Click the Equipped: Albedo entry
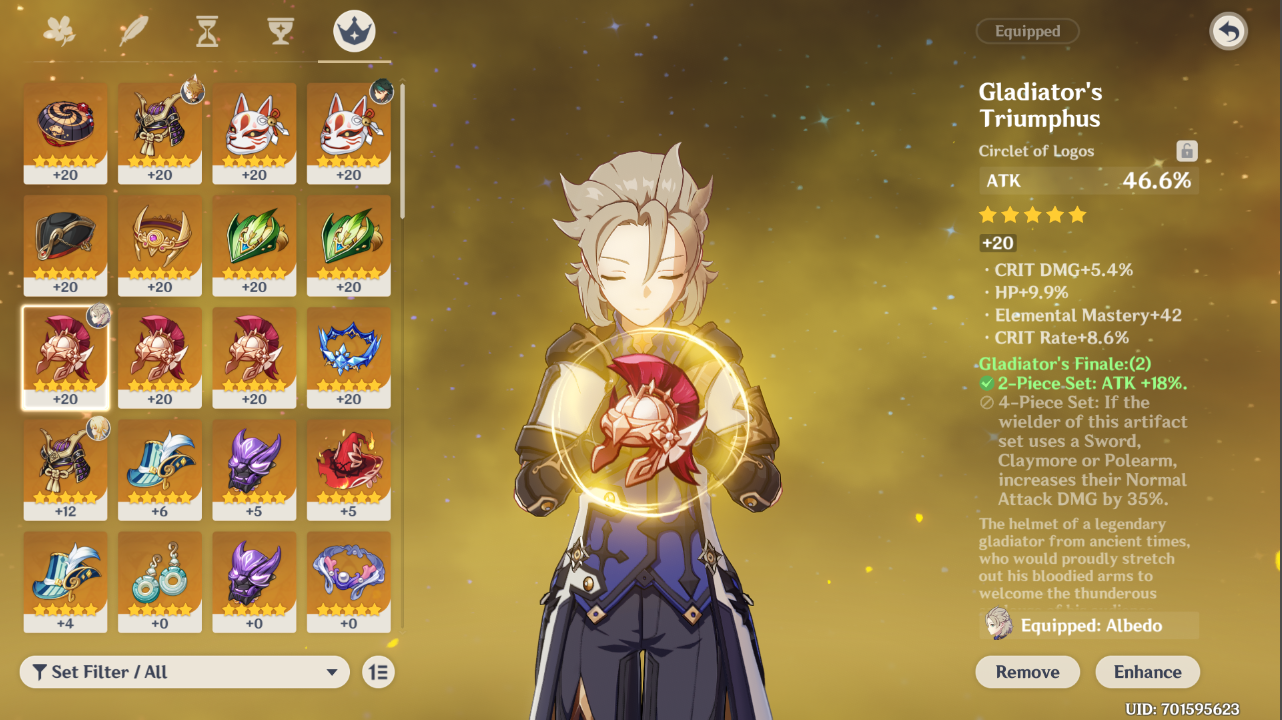 pyautogui.click(x=1088, y=625)
